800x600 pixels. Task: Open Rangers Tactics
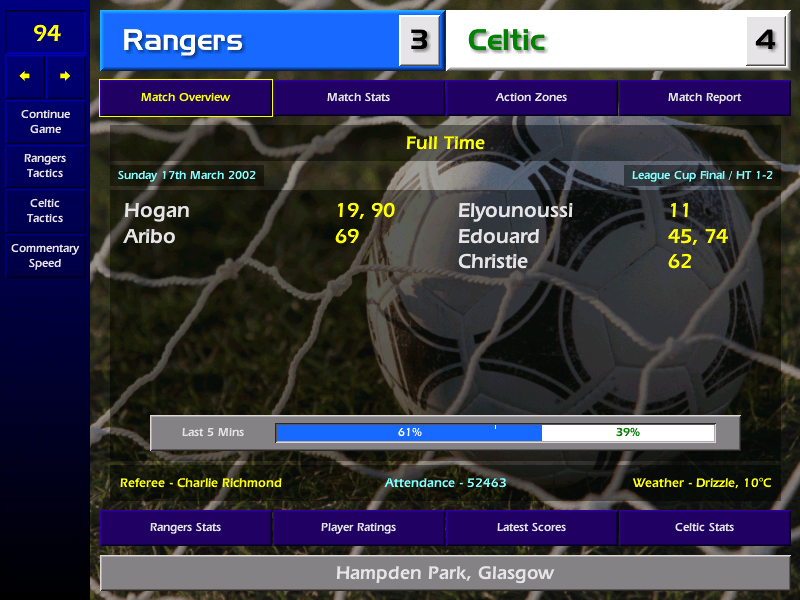(x=45, y=166)
